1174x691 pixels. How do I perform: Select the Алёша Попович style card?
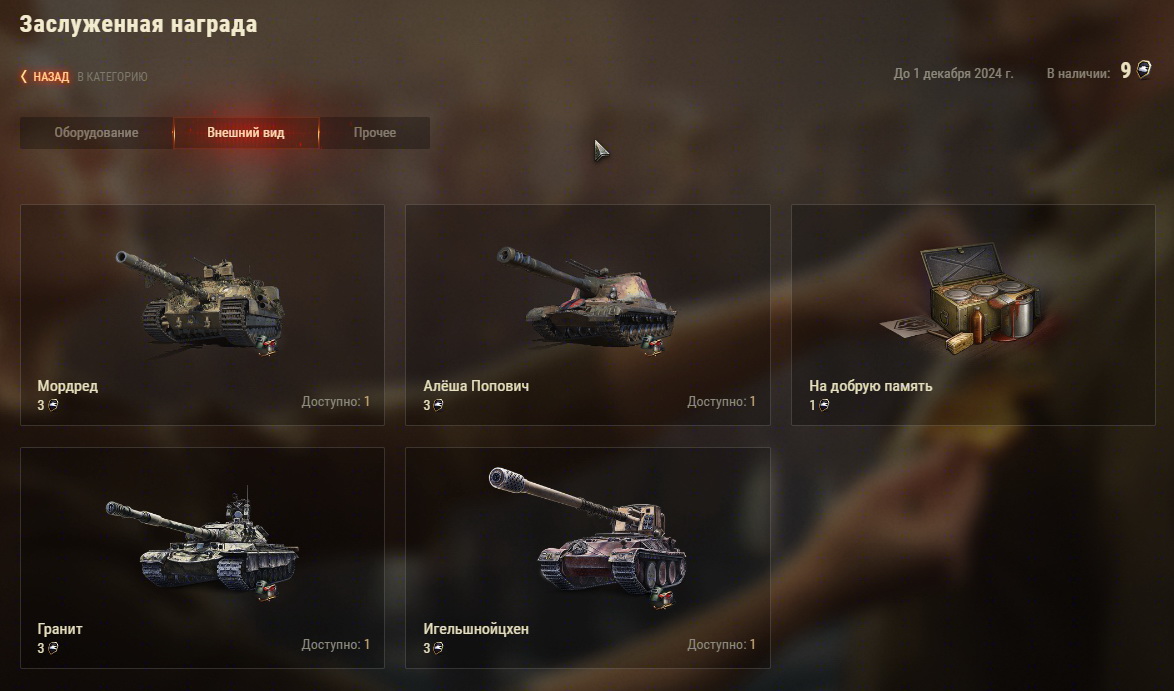(x=587, y=315)
